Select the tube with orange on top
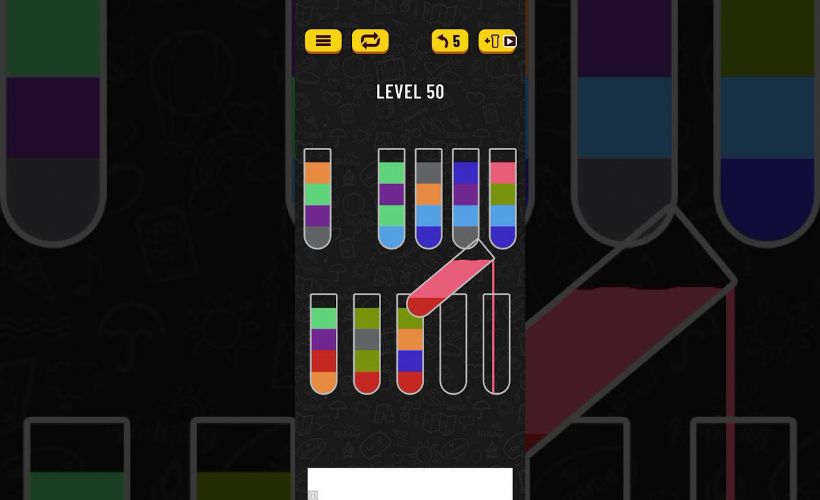820x500 pixels. [x=317, y=198]
